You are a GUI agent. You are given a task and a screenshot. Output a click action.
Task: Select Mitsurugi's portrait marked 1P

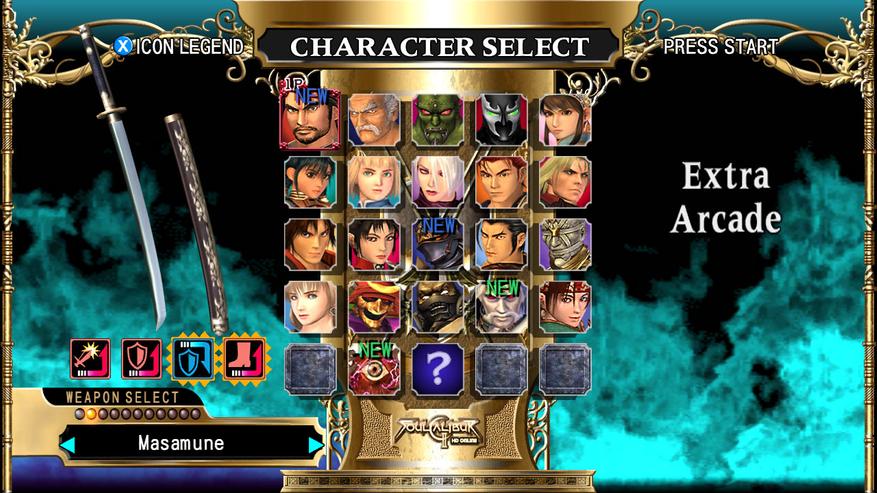[310, 119]
